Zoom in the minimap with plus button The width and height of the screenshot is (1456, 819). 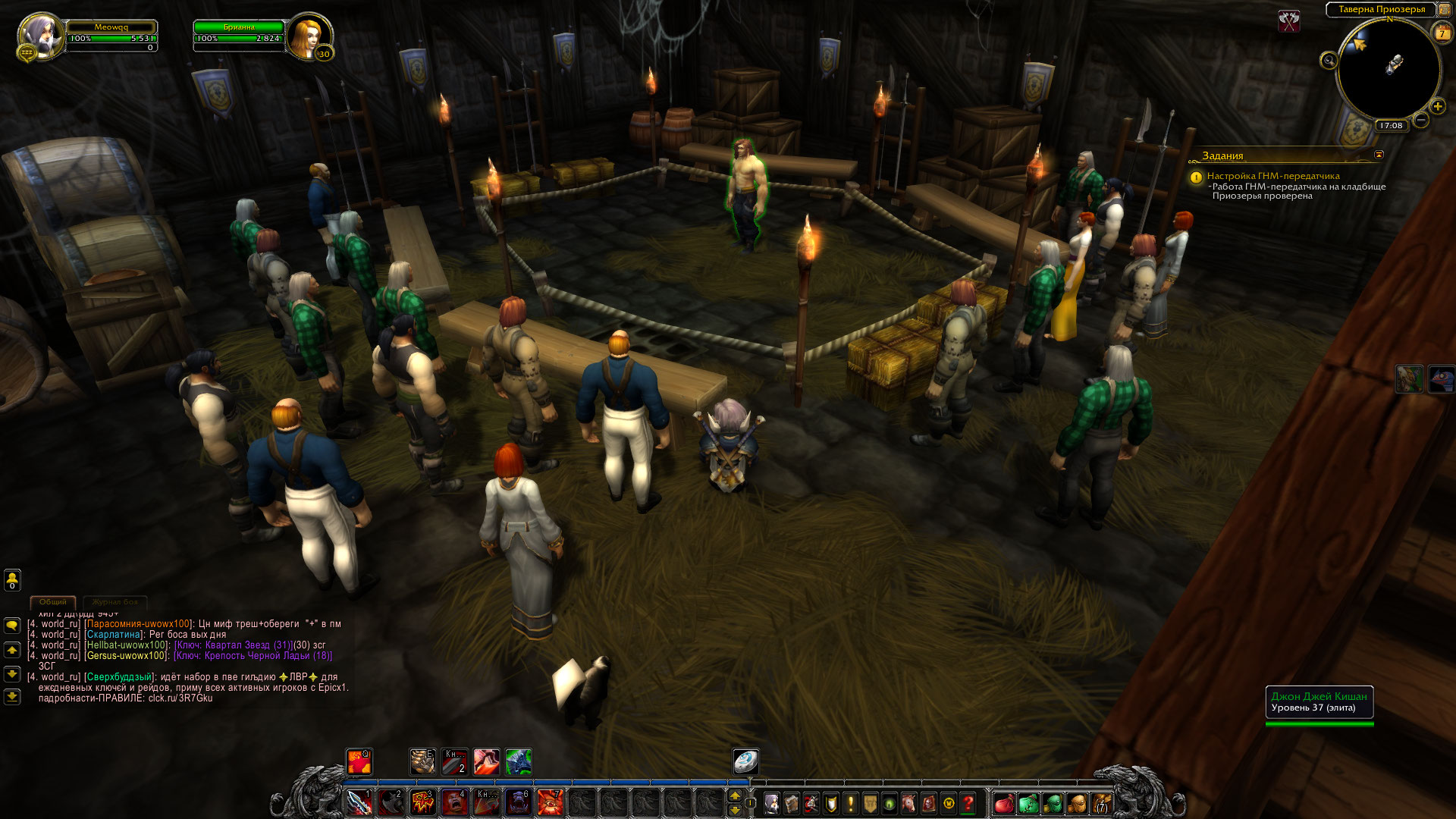point(1437,107)
